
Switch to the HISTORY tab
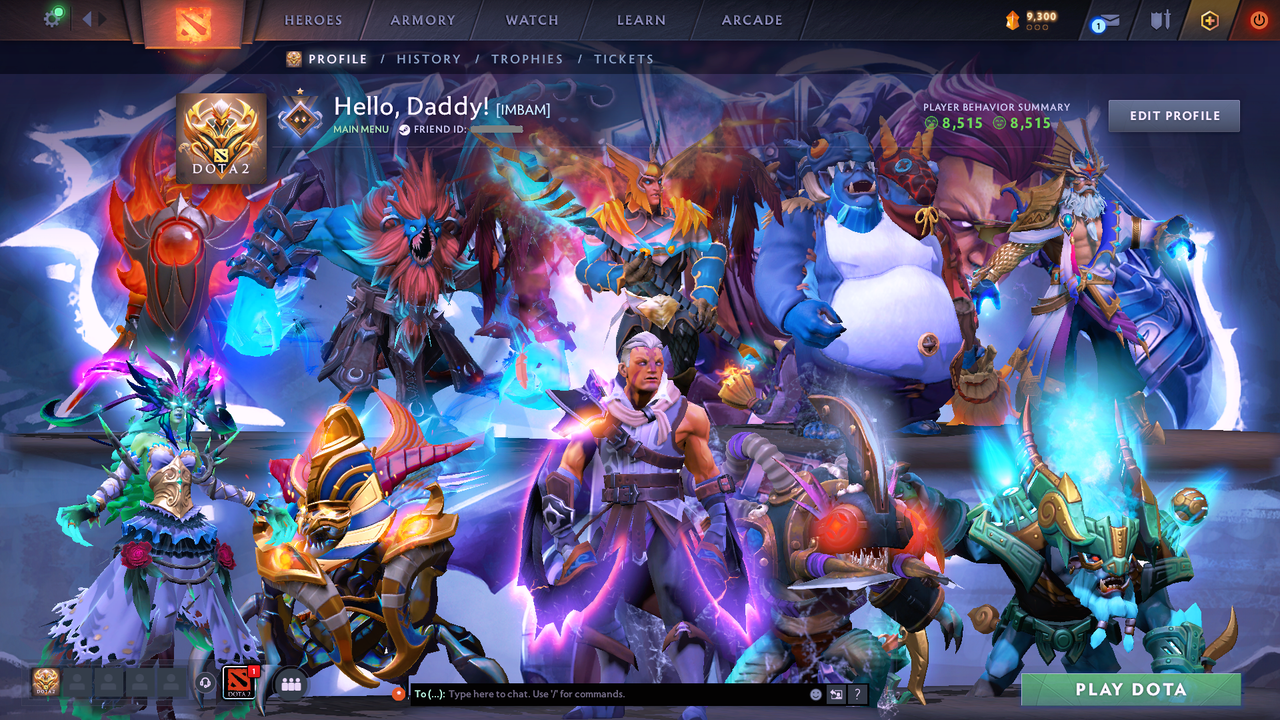point(429,59)
